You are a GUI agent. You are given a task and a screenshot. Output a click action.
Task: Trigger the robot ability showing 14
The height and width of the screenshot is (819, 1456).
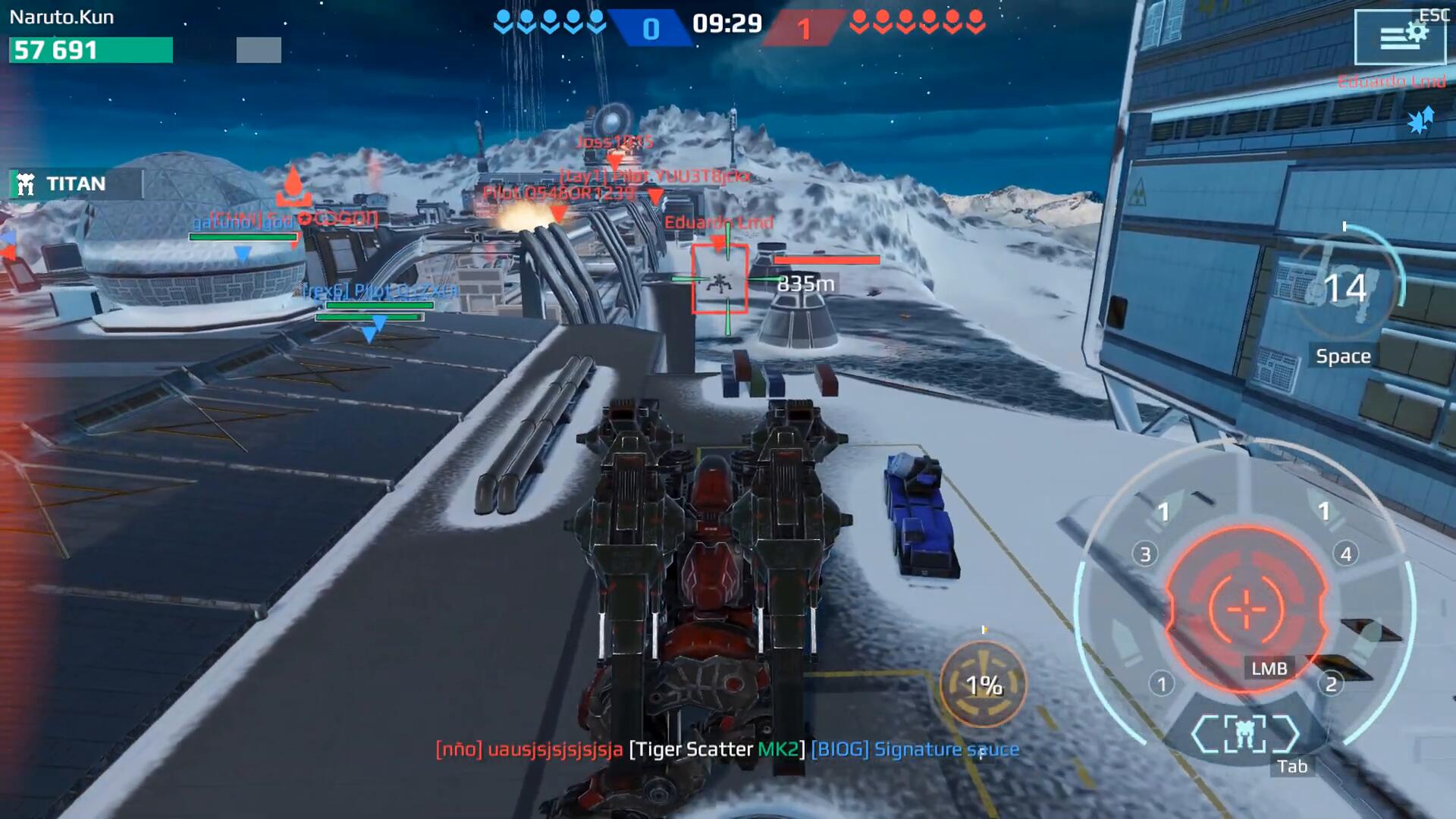pyautogui.click(x=1345, y=290)
